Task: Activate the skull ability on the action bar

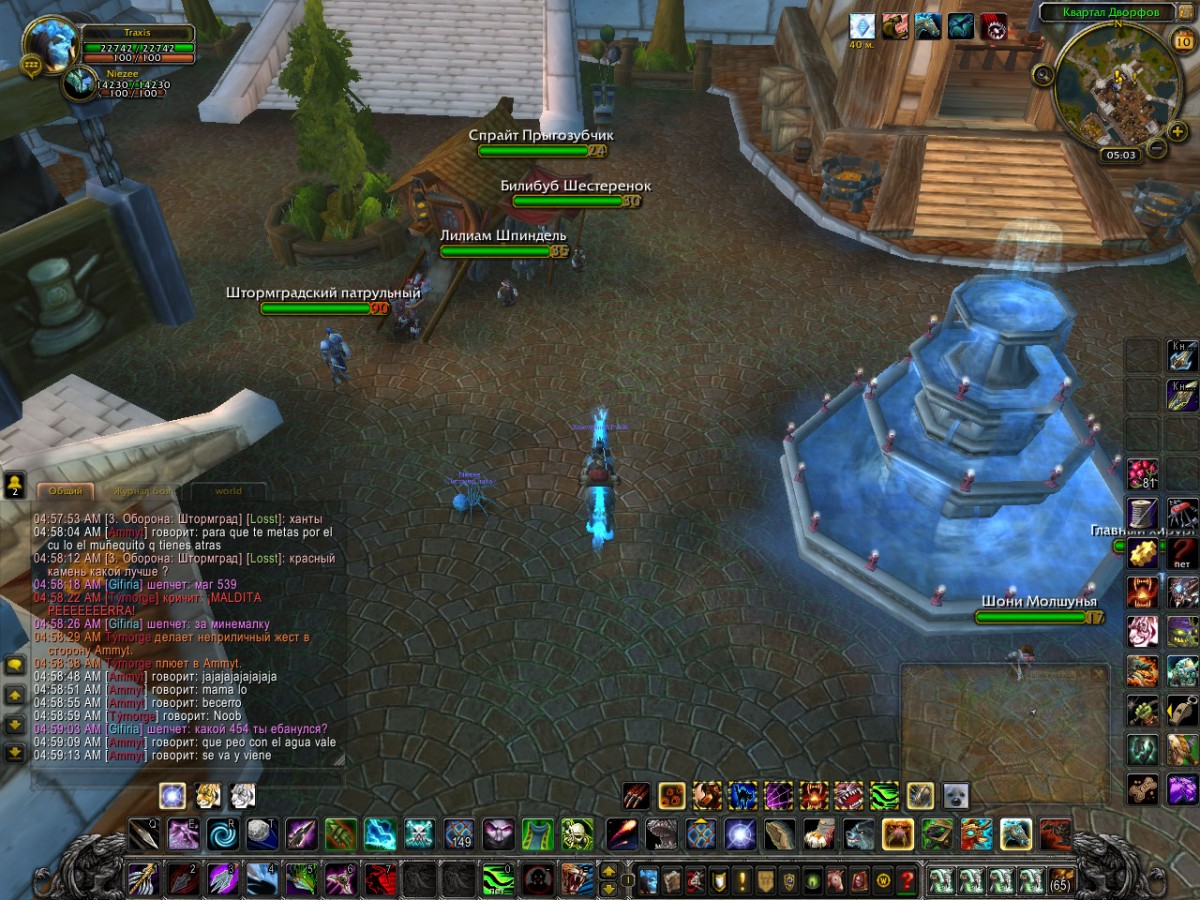Action: pyautogui.click(x=577, y=833)
